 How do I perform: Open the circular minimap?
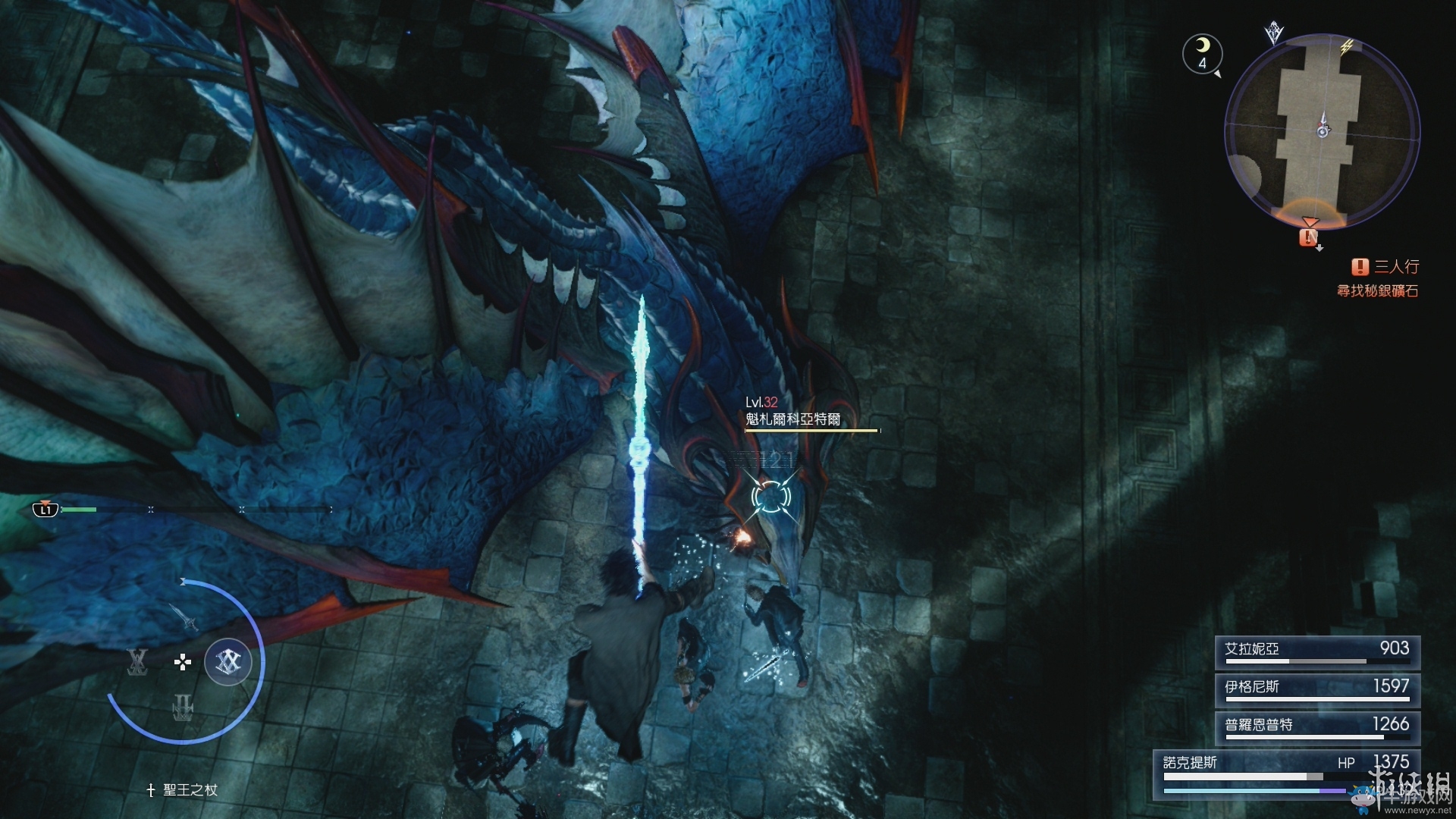click(x=1322, y=130)
